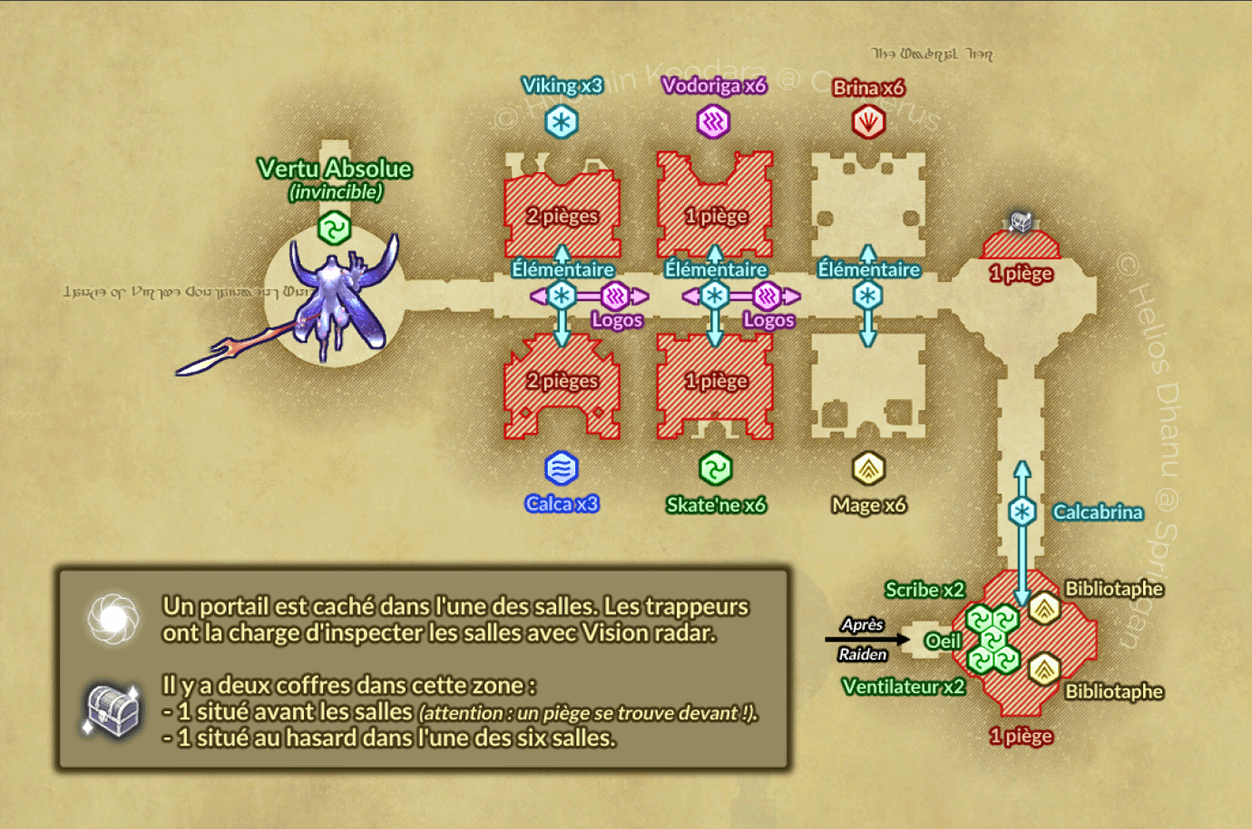This screenshot has width=1252, height=829.
Task: Click the treasure chest marker on the map
Action: [1019, 222]
